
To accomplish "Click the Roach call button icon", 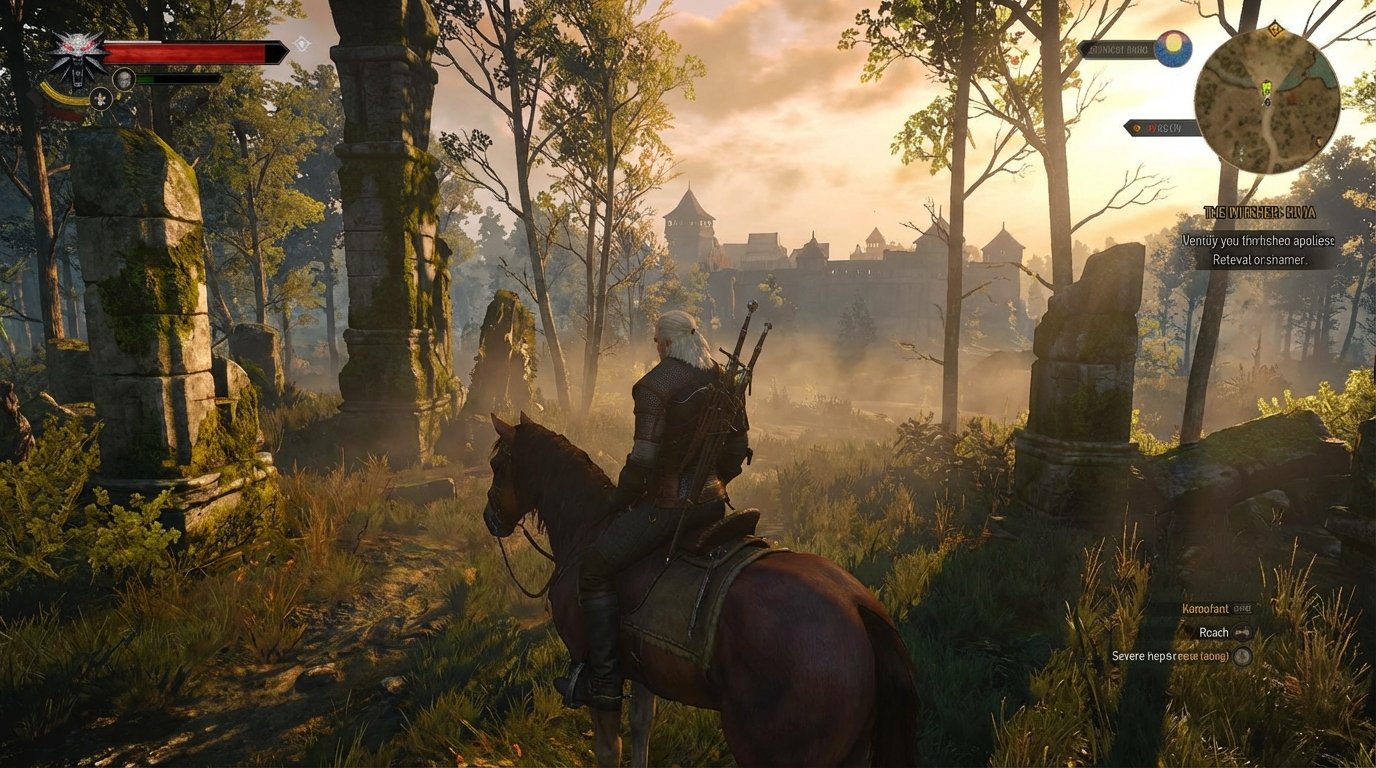I will (1242, 632).
